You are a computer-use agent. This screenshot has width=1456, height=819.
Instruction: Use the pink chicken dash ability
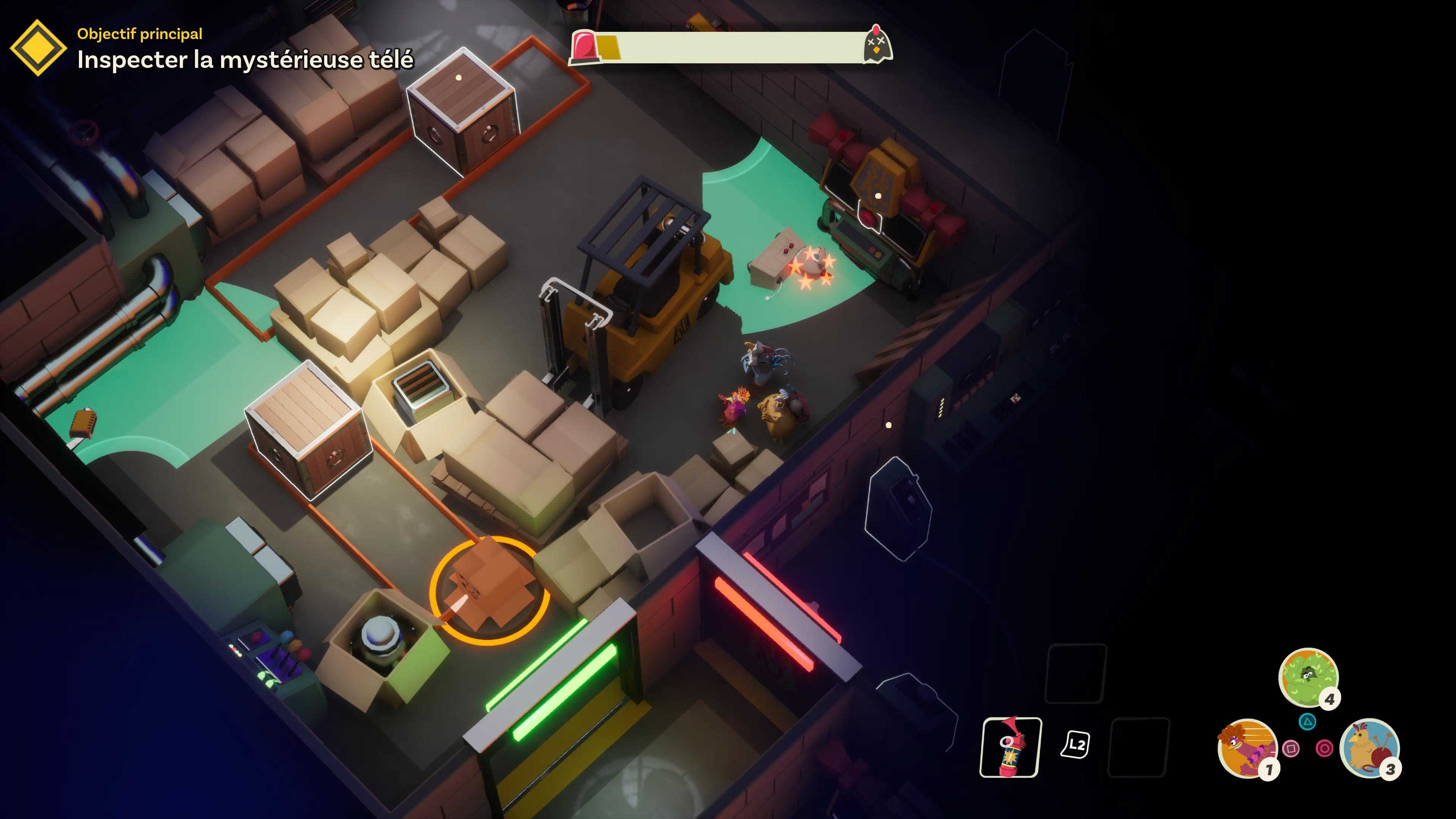1247,748
